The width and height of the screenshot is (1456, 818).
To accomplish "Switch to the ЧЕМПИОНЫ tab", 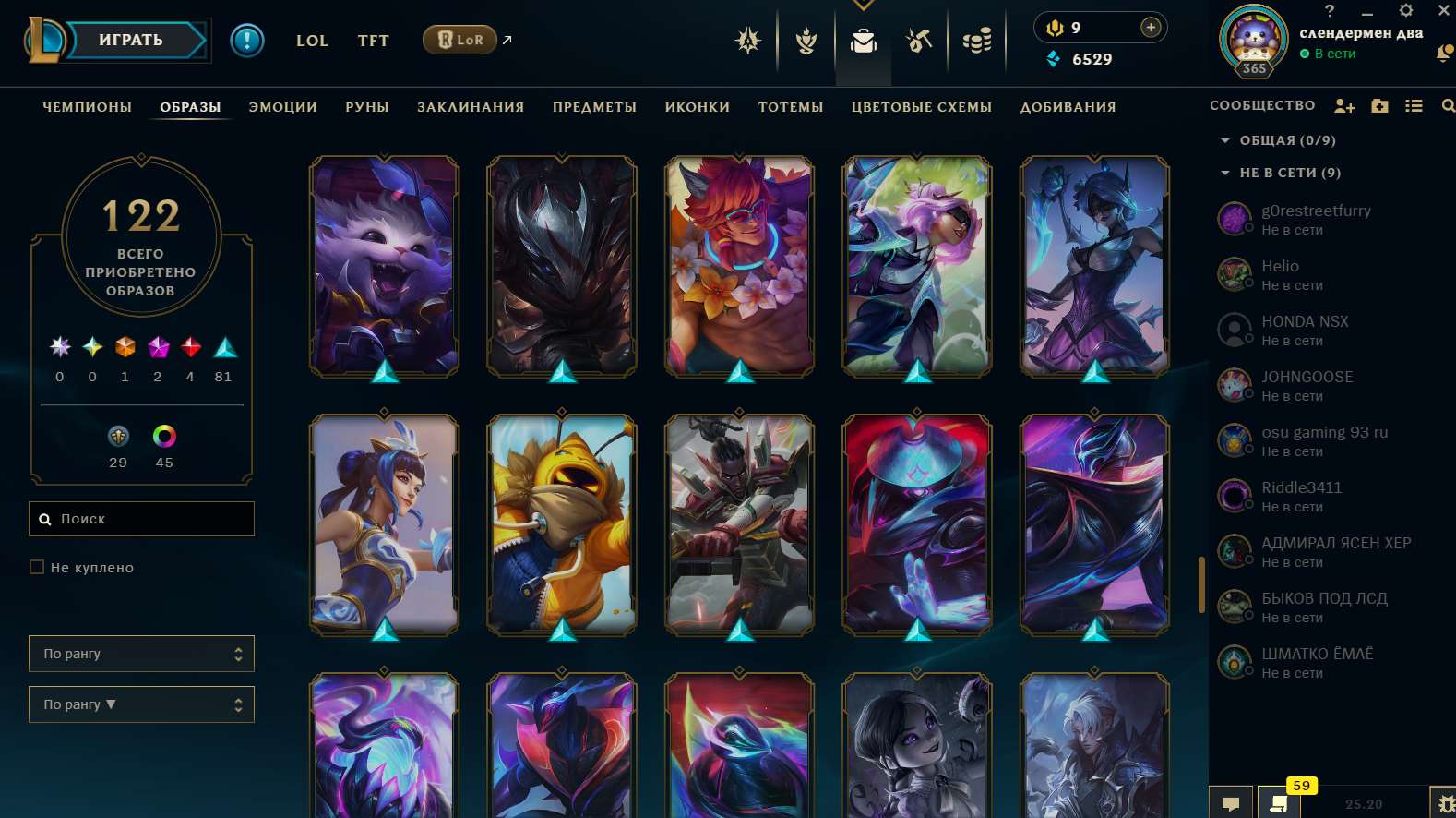I will 85,107.
